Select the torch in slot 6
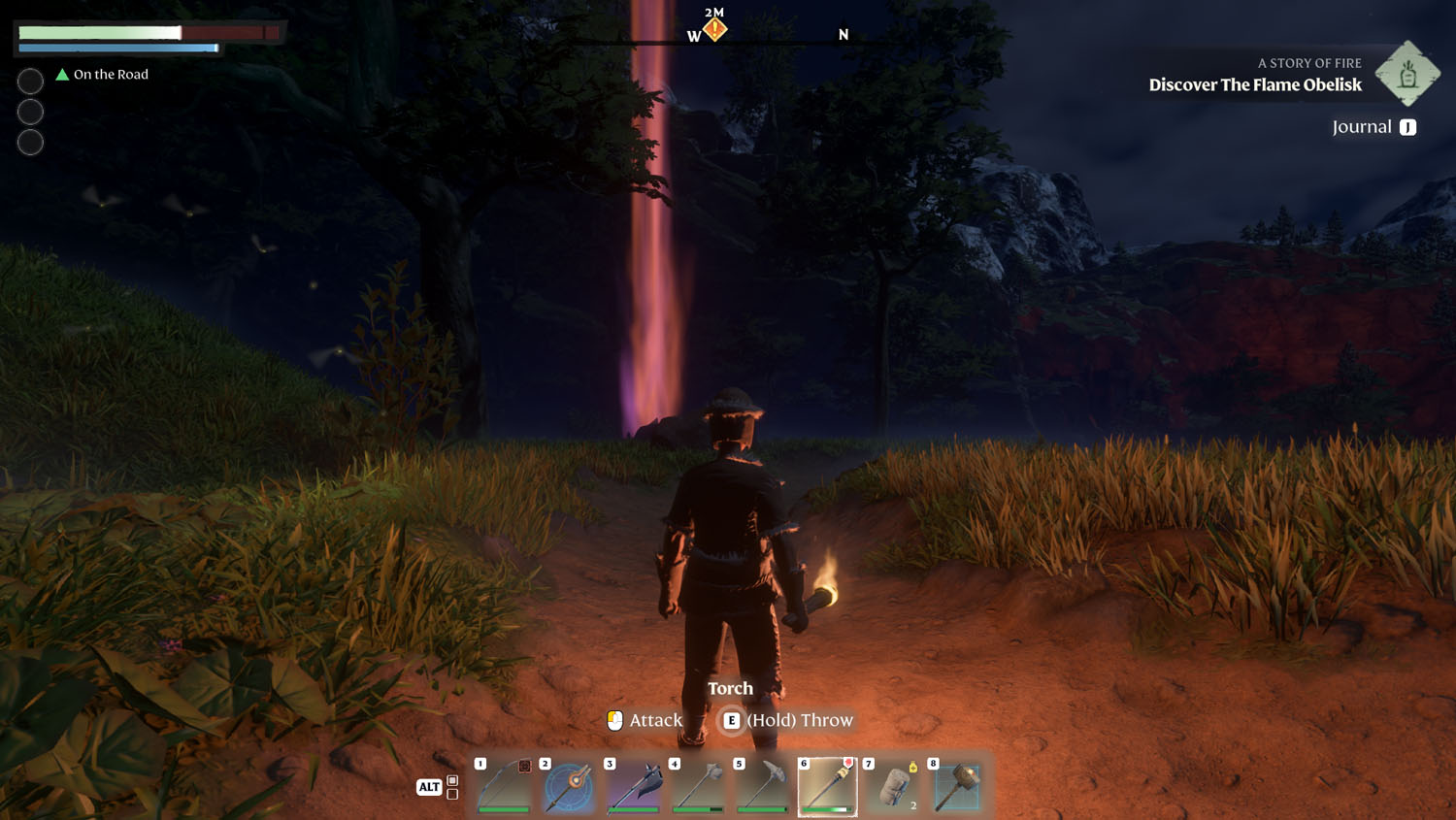Viewport: 1456px width, 820px height. coord(827,786)
